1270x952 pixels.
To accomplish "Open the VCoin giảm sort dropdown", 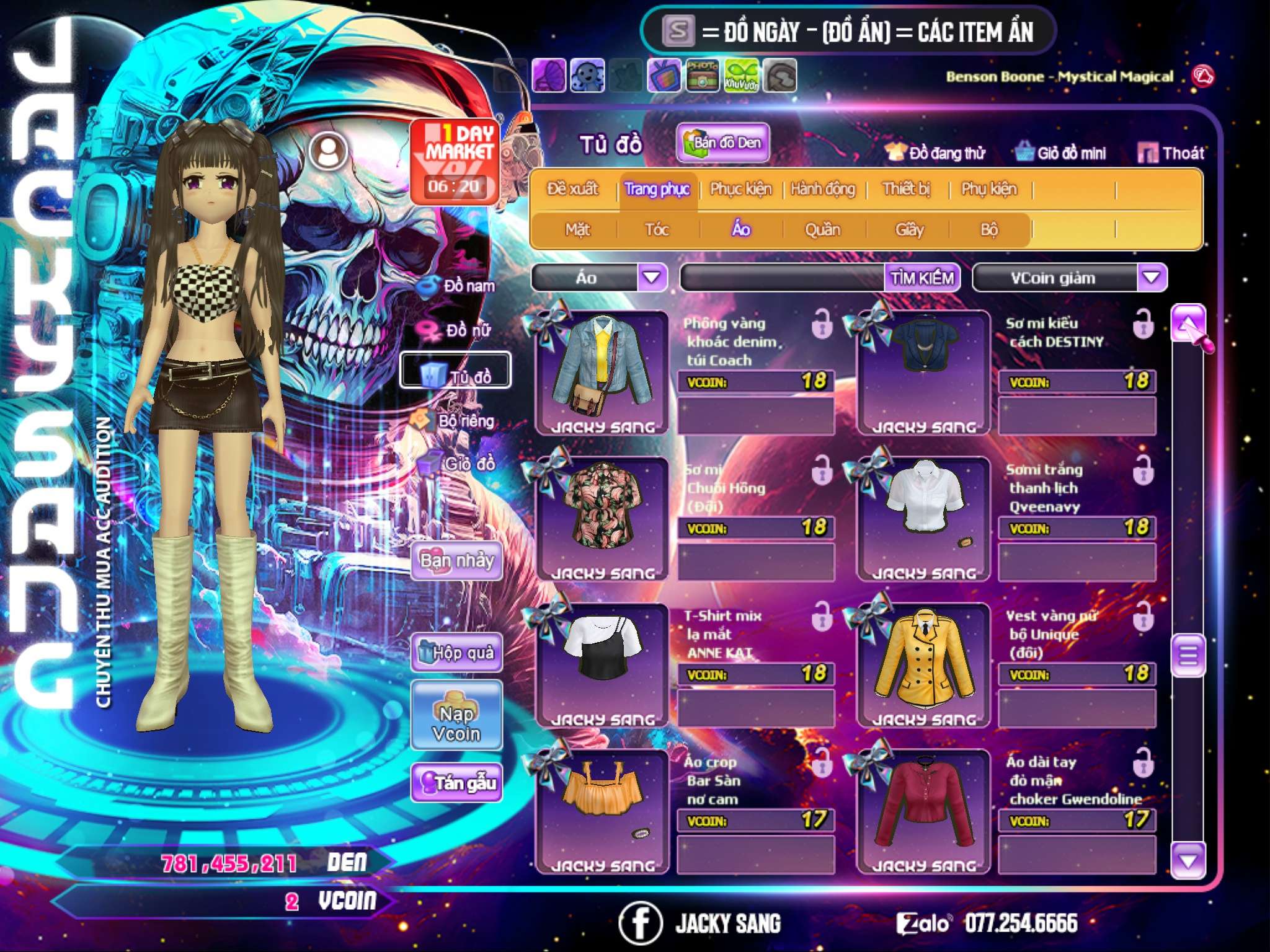I will coord(1152,278).
